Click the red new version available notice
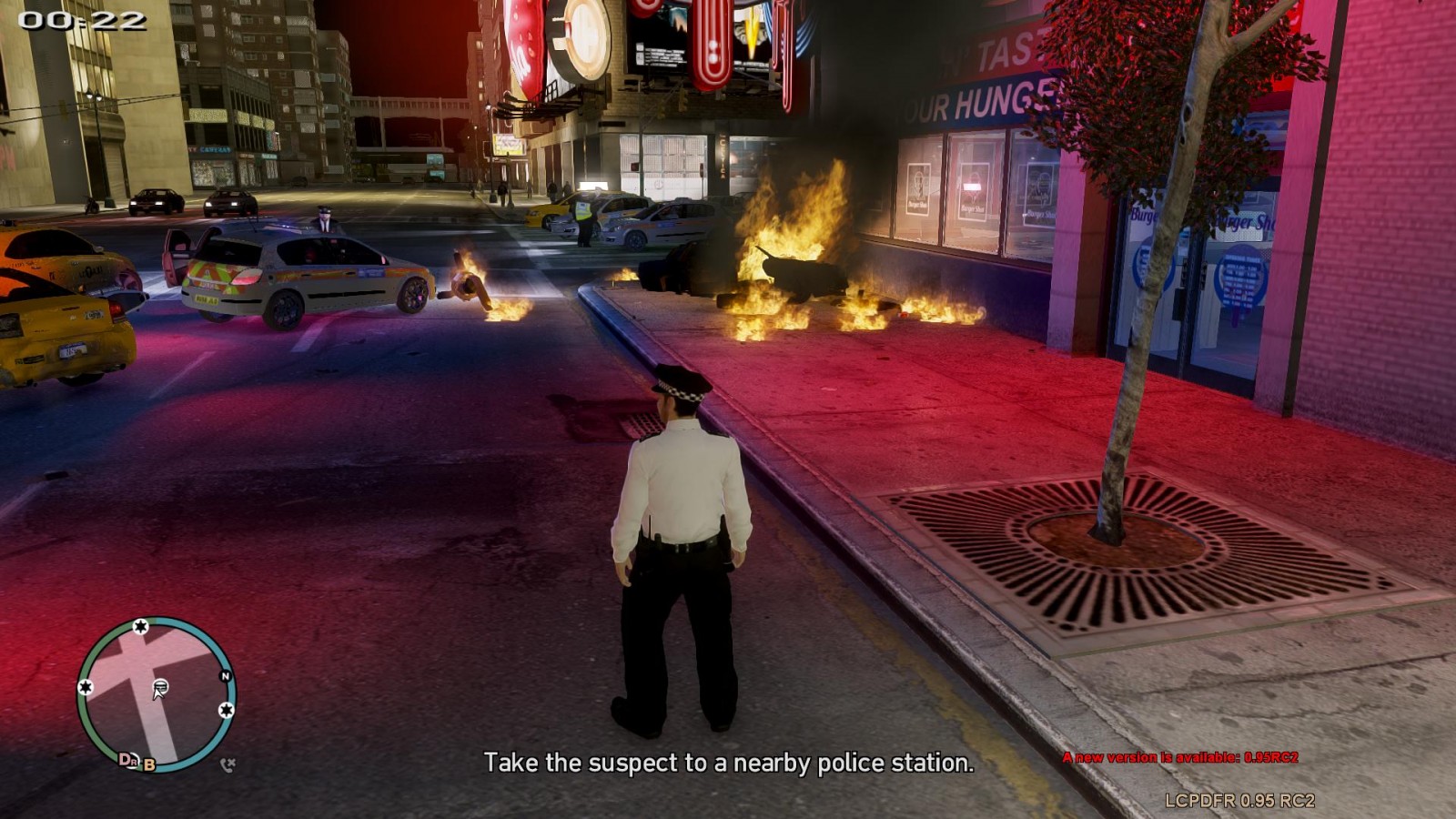Image resolution: width=1456 pixels, height=819 pixels. pyautogui.click(x=1179, y=757)
